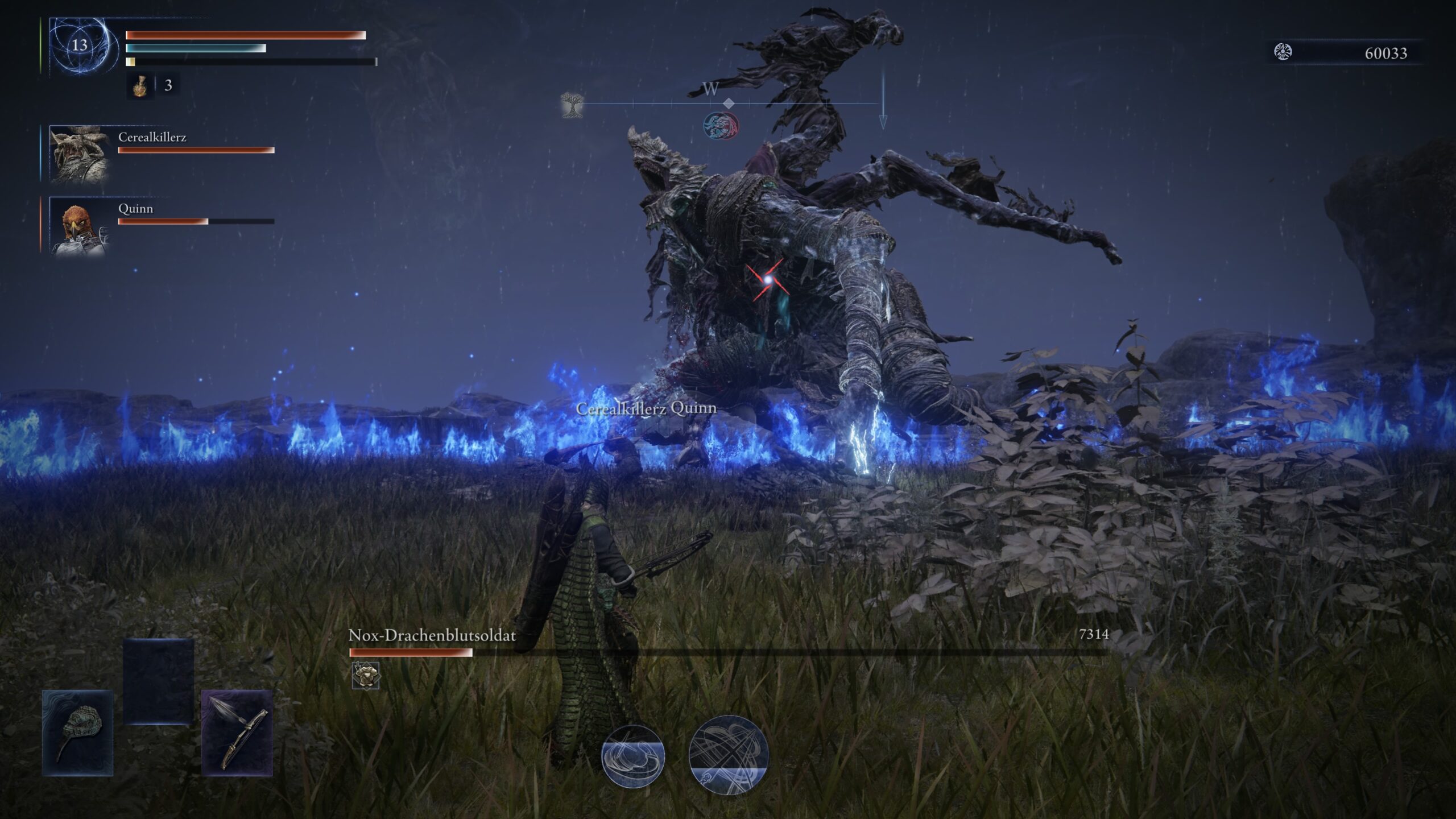
Task: Click the level 13 character emblem
Action: point(80,45)
